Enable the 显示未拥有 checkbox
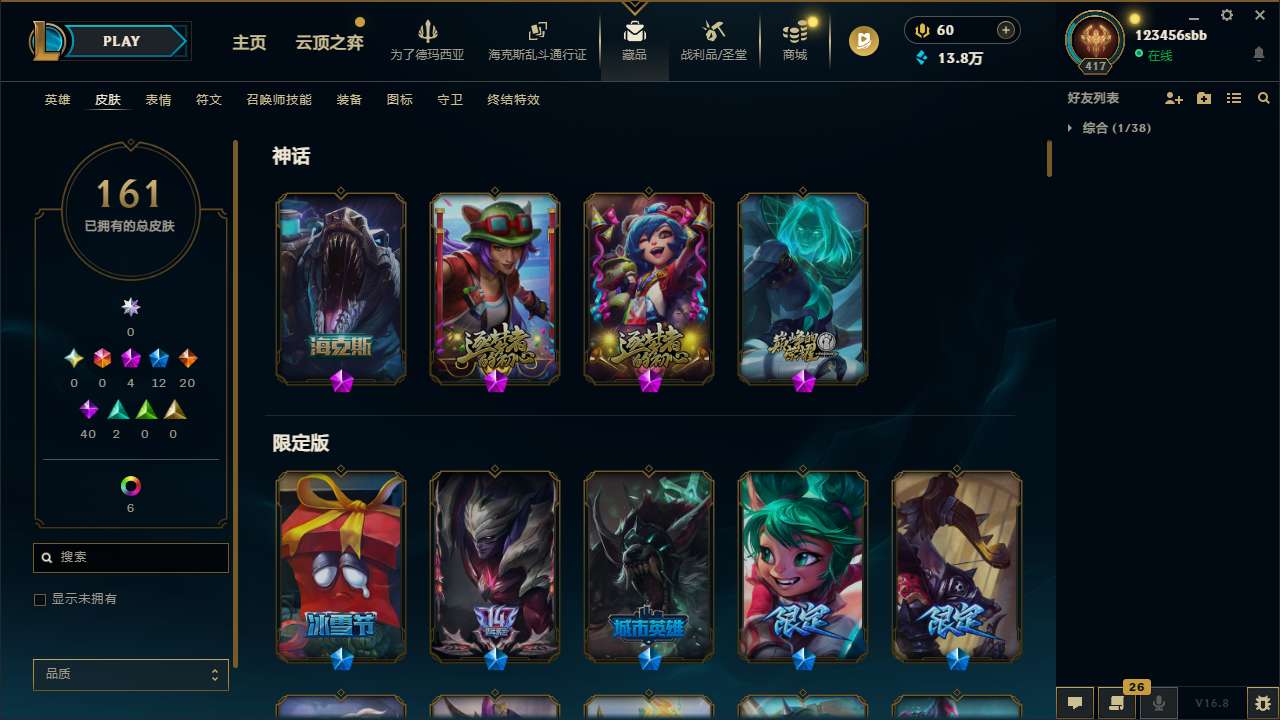The width and height of the screenshot is (1280, 720). (40, 599)
